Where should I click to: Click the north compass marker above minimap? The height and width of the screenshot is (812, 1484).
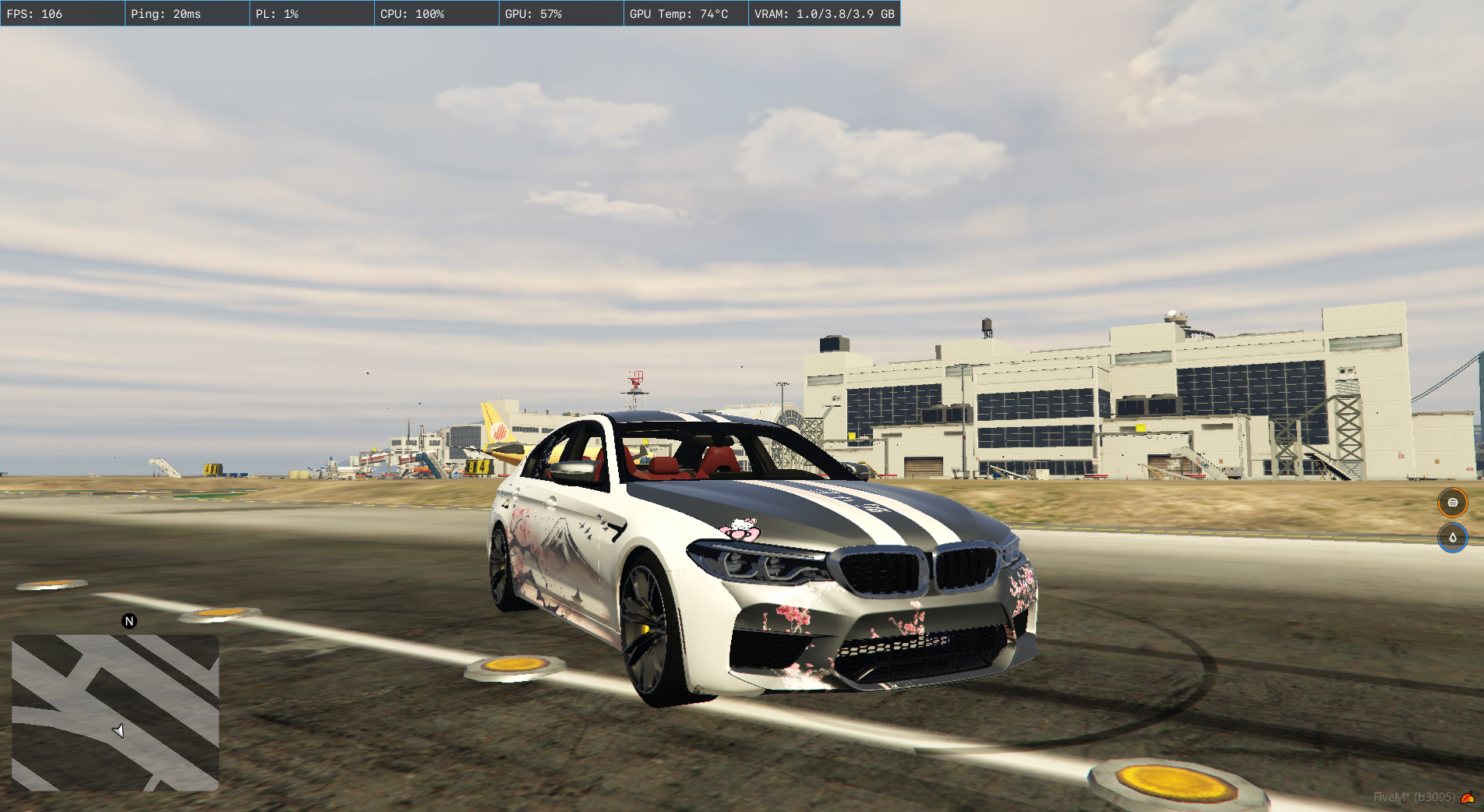129,621
